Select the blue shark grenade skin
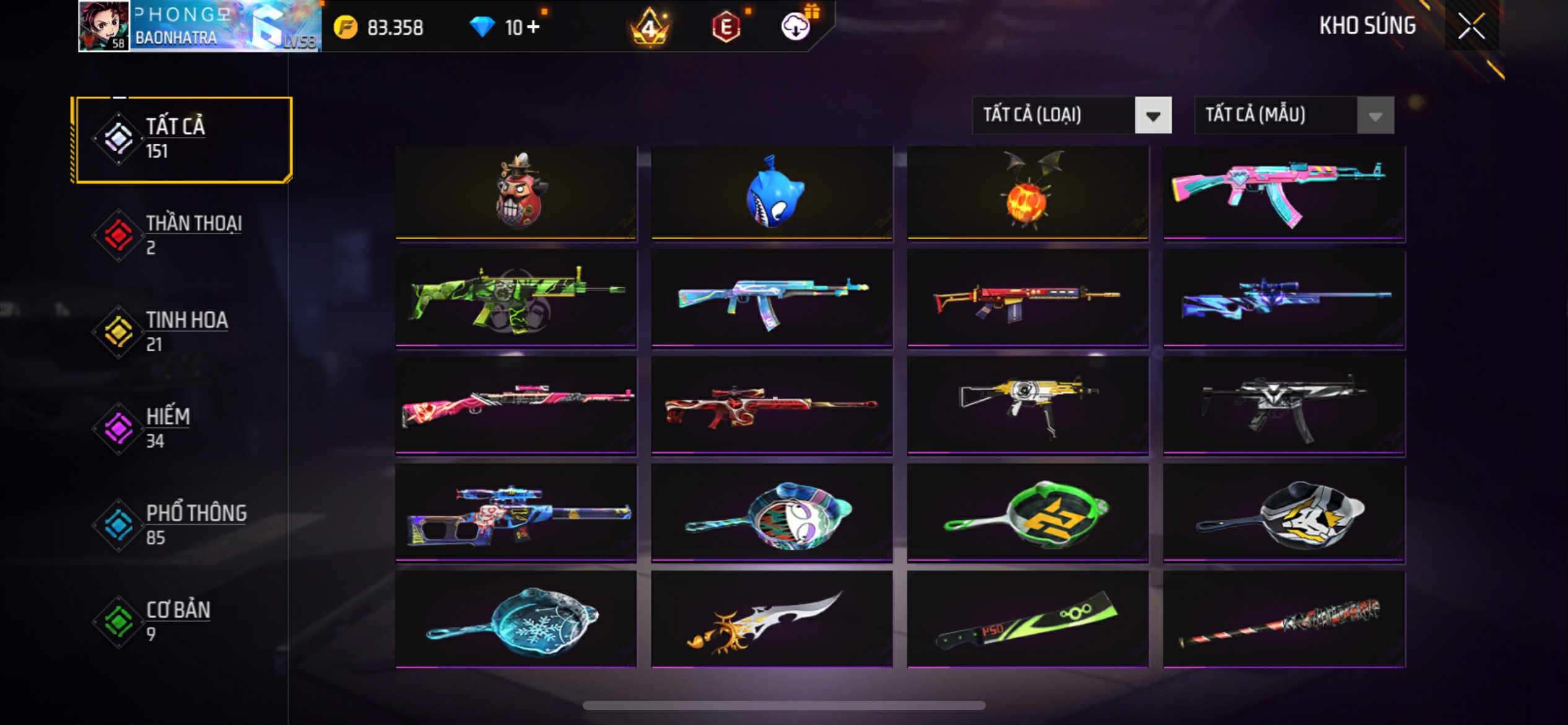The width and height of the screenshot is (1568, 725). click(772, 192)
